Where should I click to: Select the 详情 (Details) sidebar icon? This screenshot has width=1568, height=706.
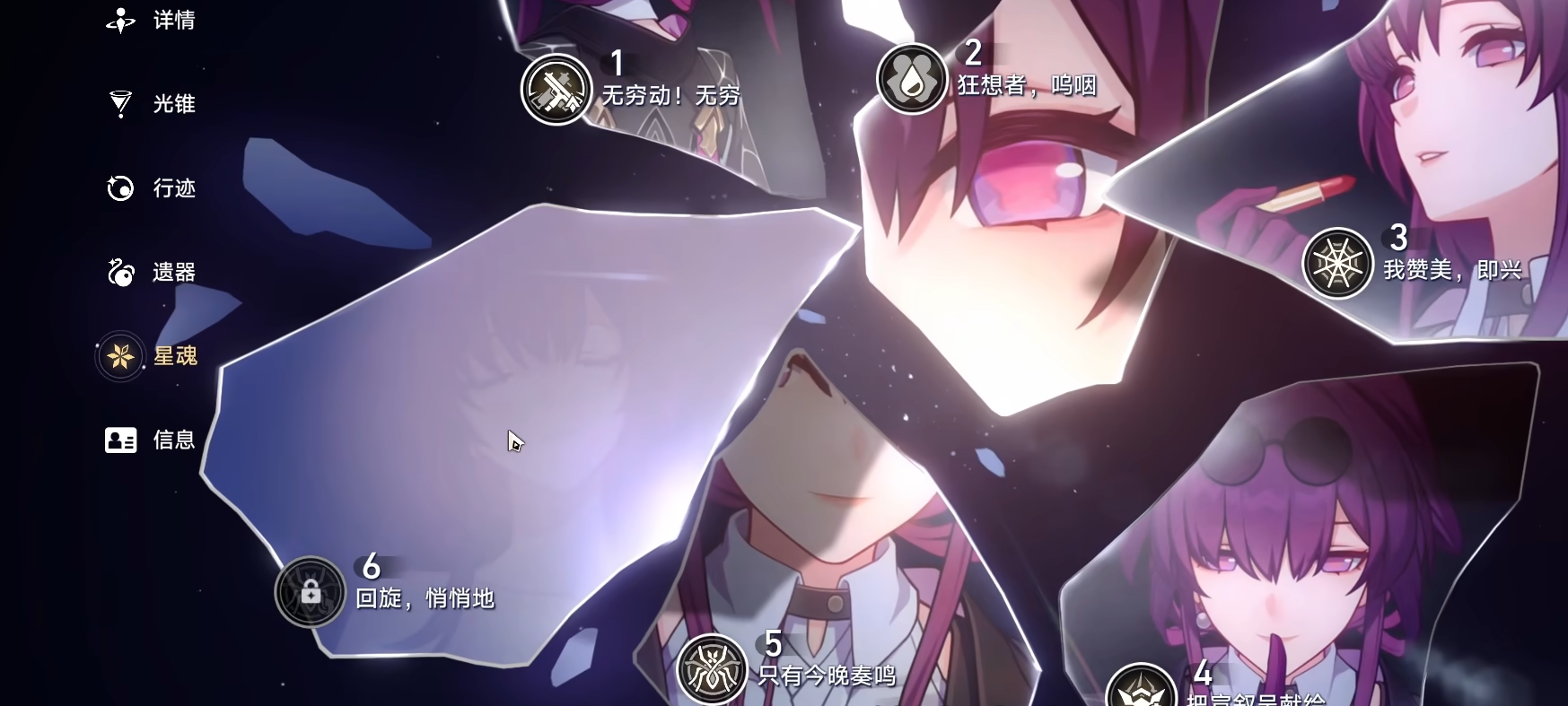119,20
